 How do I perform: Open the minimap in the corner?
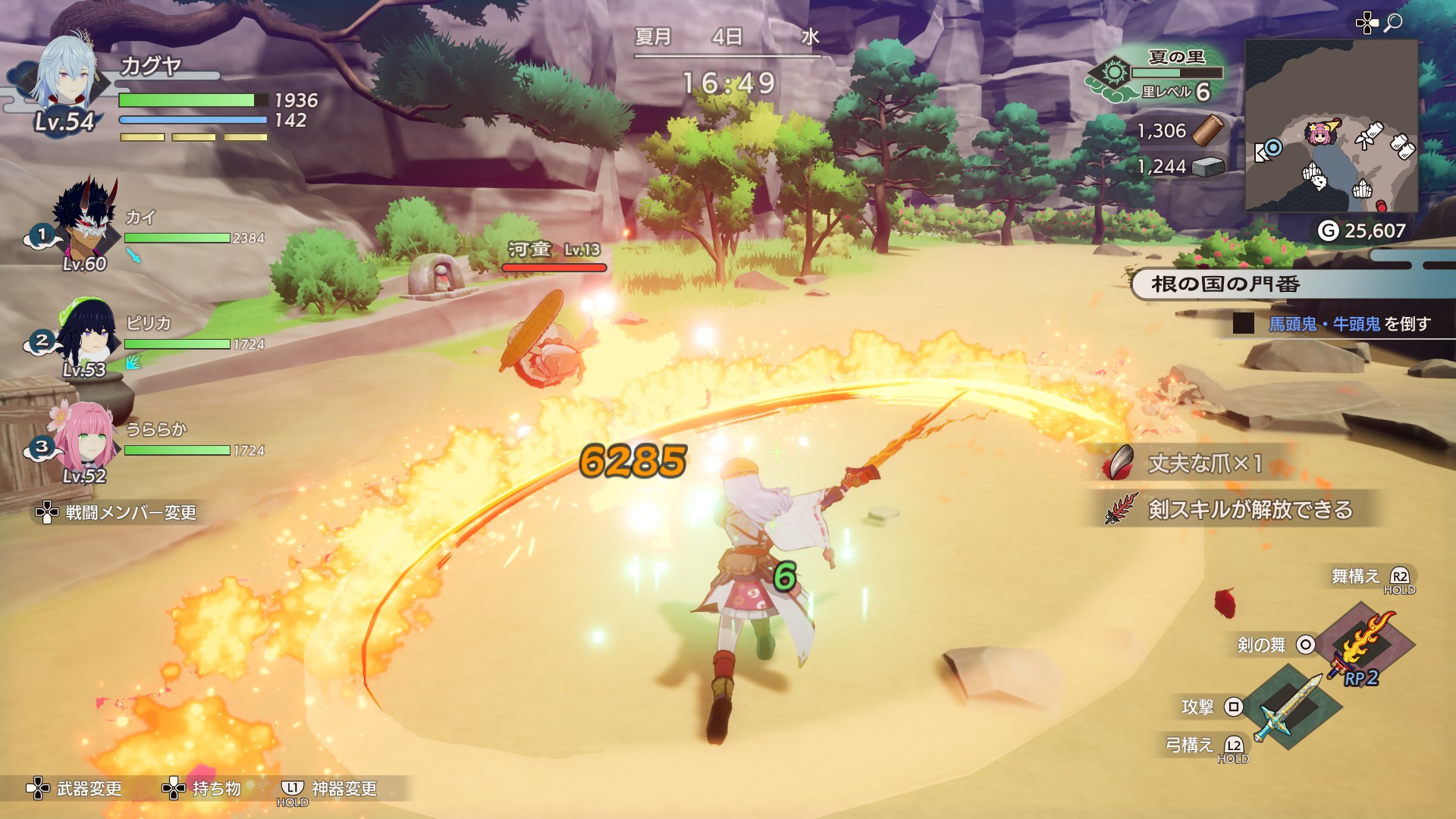pos(1331,126)
